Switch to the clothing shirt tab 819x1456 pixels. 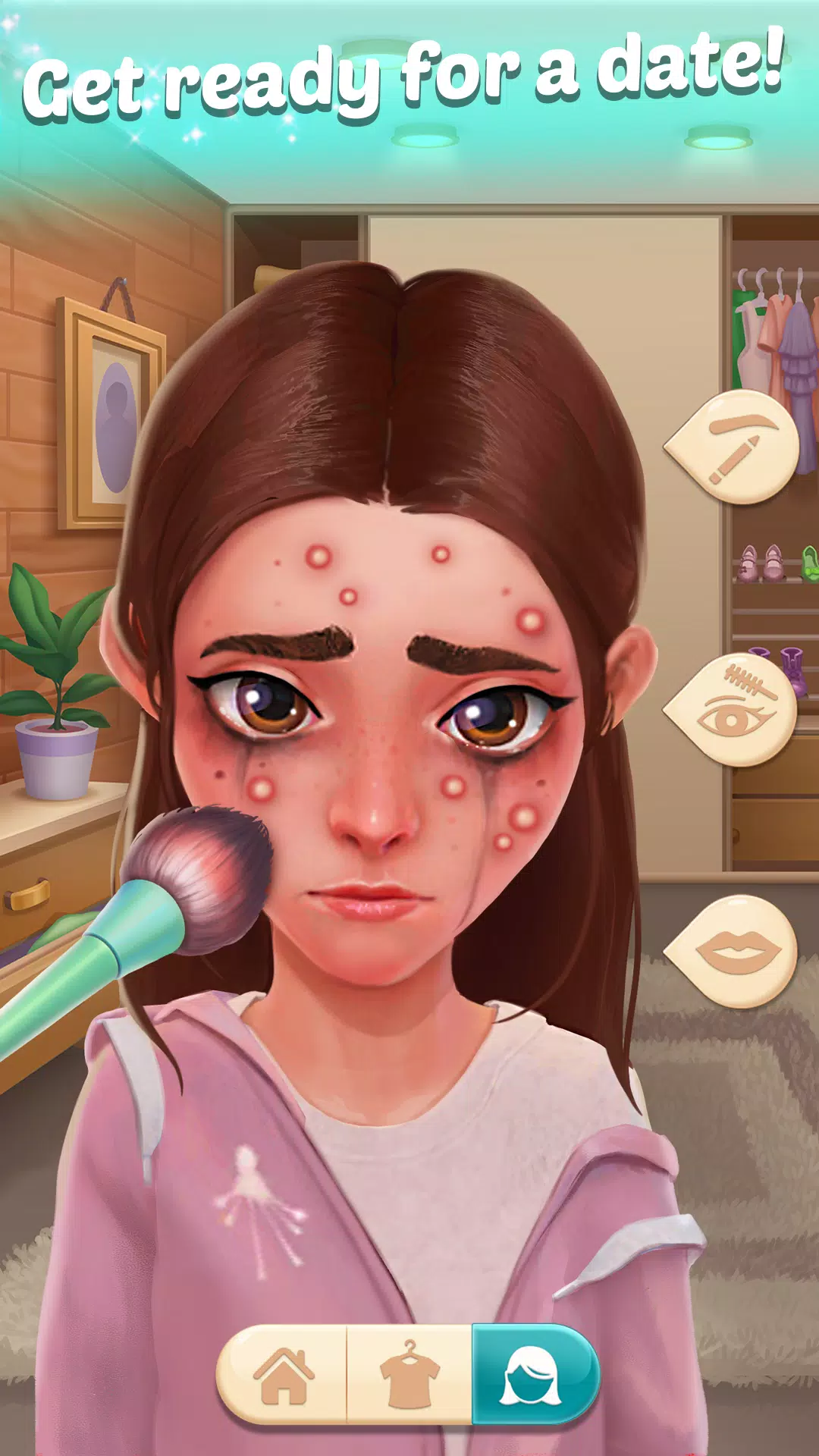(x=409, y=1375)
